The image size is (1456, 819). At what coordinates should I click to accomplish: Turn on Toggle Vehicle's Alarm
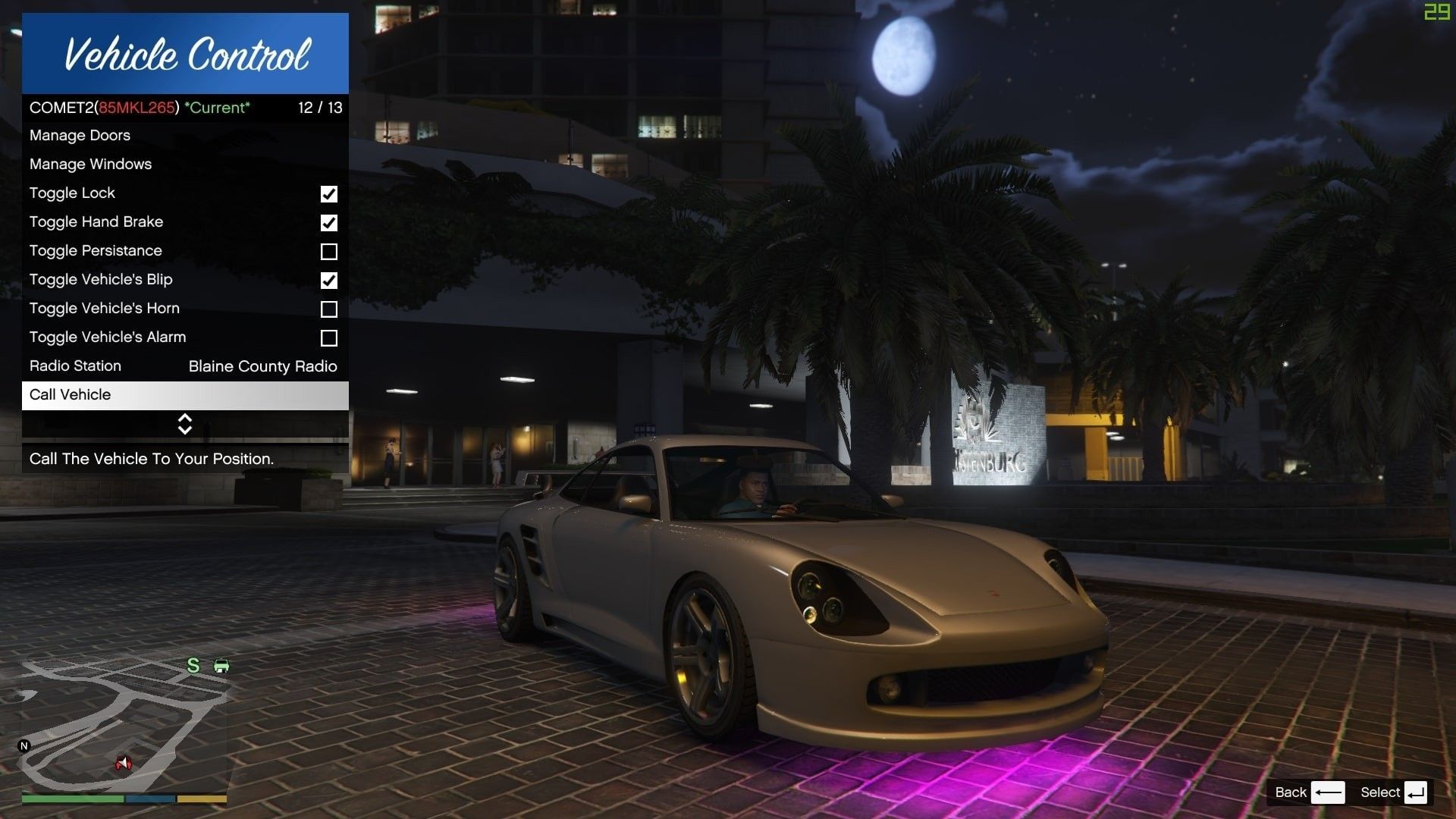328,338
